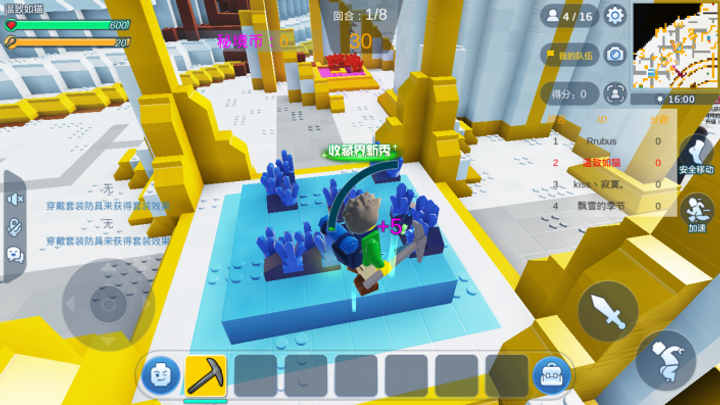Image resolution: width=720 pixels, height=405 pixels.
Task: Toggle the microphone mute icon
Action: pyautogui.click(x=15, y=227)
